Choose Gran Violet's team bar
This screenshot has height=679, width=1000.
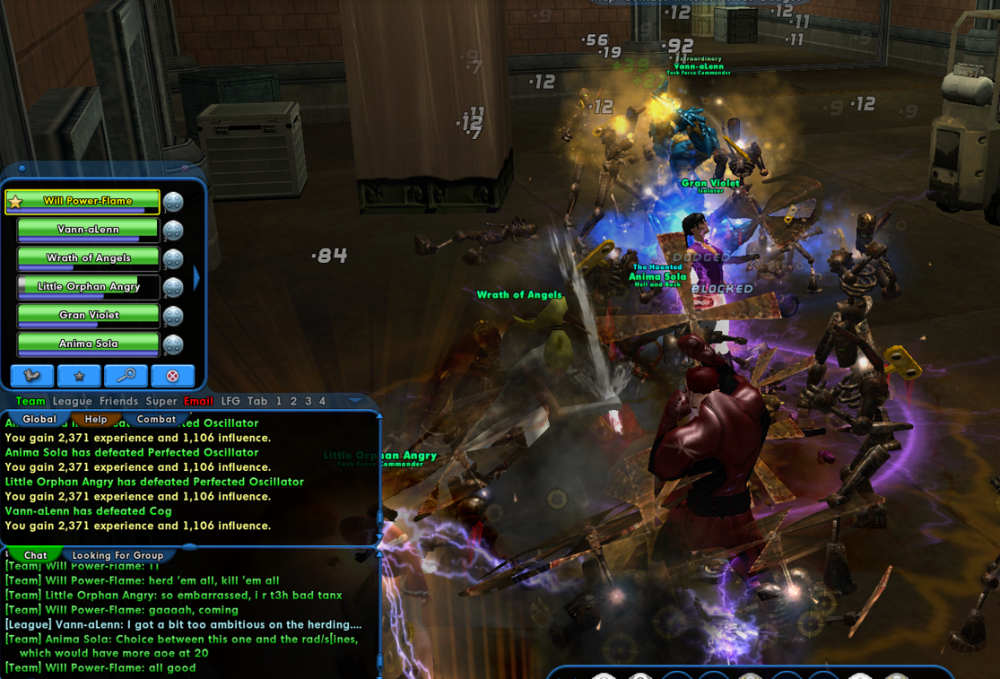pyautogui.click(x=88, y=315)
